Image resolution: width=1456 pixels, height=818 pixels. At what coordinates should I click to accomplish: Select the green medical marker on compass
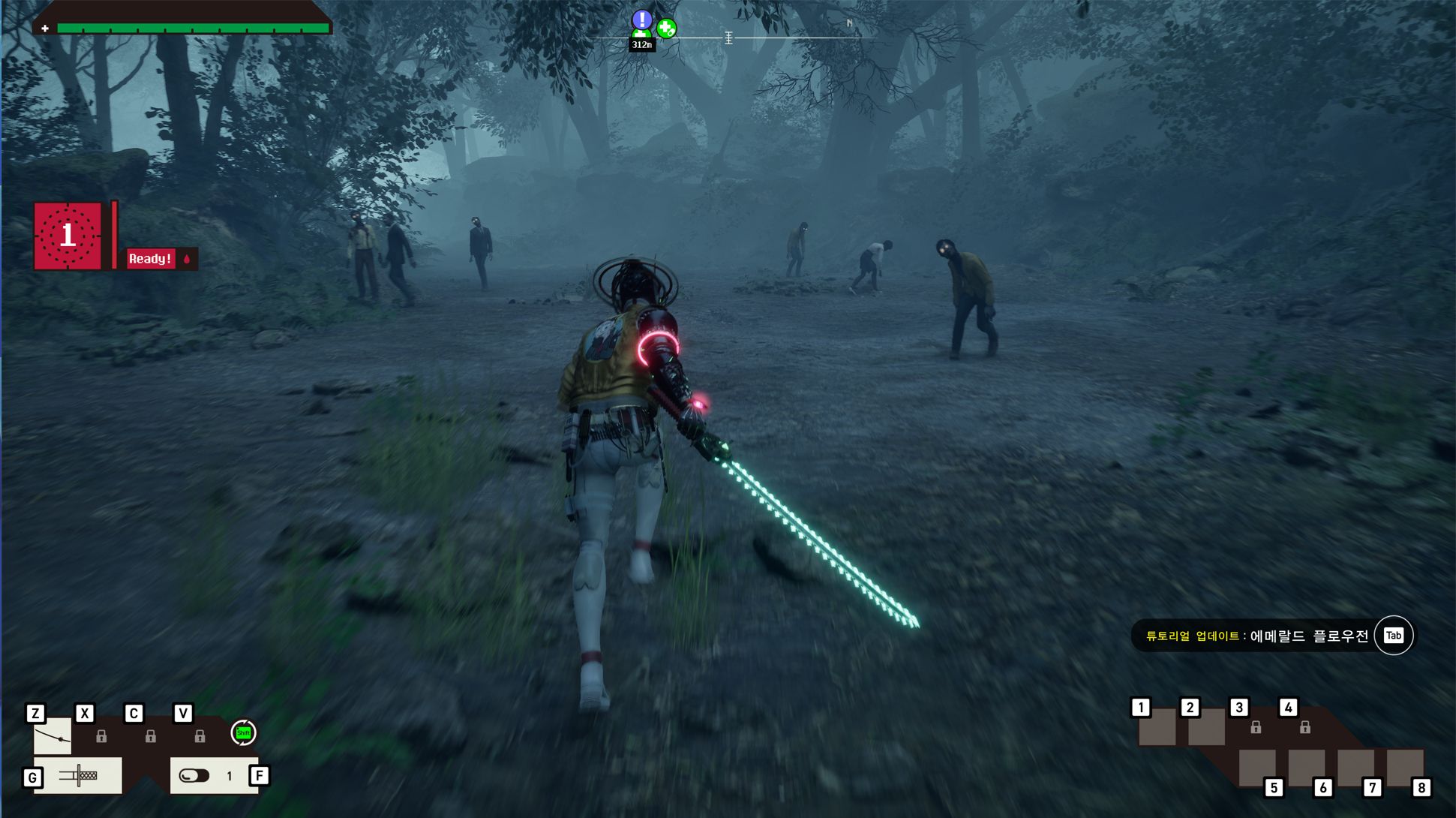666,29
